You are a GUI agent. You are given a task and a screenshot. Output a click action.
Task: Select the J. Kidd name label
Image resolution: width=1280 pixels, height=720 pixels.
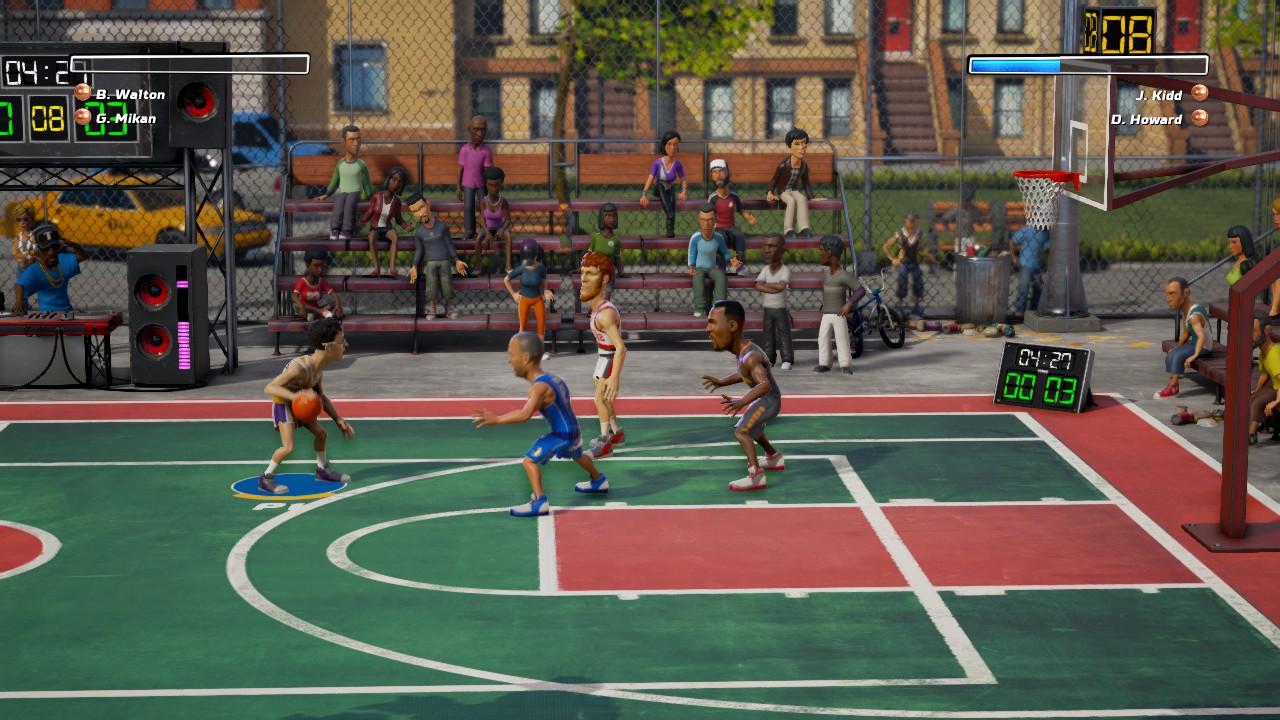1162,94
